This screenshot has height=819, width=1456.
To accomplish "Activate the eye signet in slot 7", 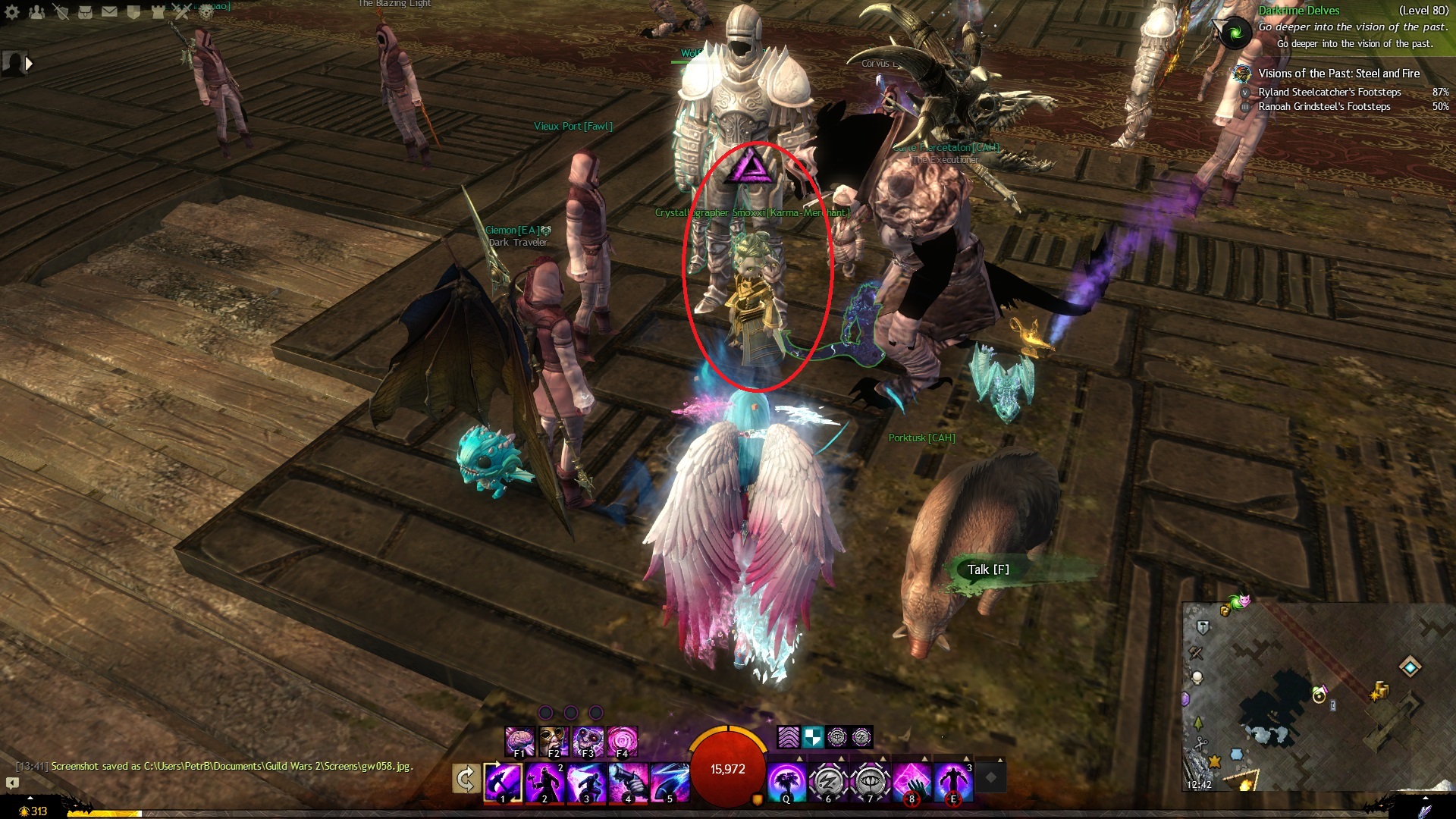I will pyautogui.click(x=870, y=782).
